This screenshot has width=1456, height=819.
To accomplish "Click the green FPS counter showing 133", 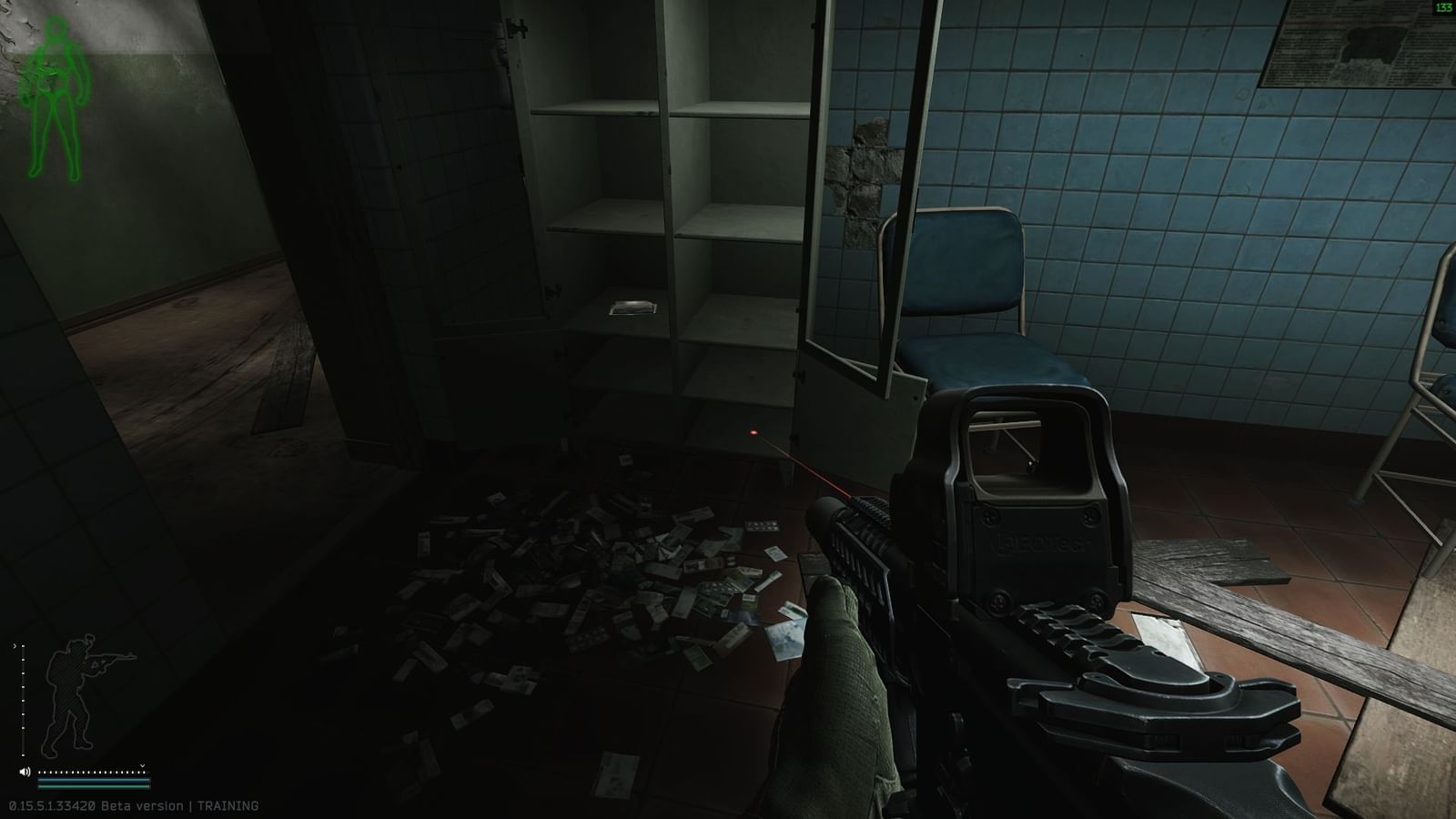I will (1443, 7).
